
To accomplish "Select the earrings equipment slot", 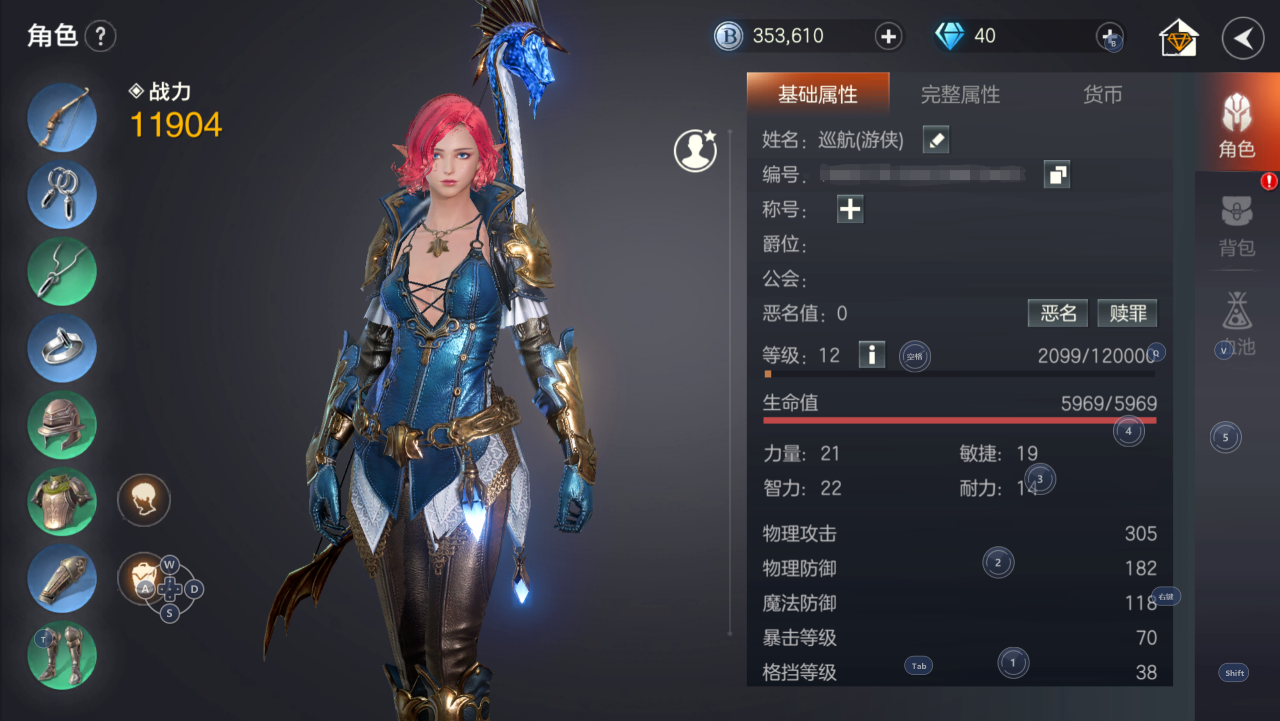I will click(62, 194).
